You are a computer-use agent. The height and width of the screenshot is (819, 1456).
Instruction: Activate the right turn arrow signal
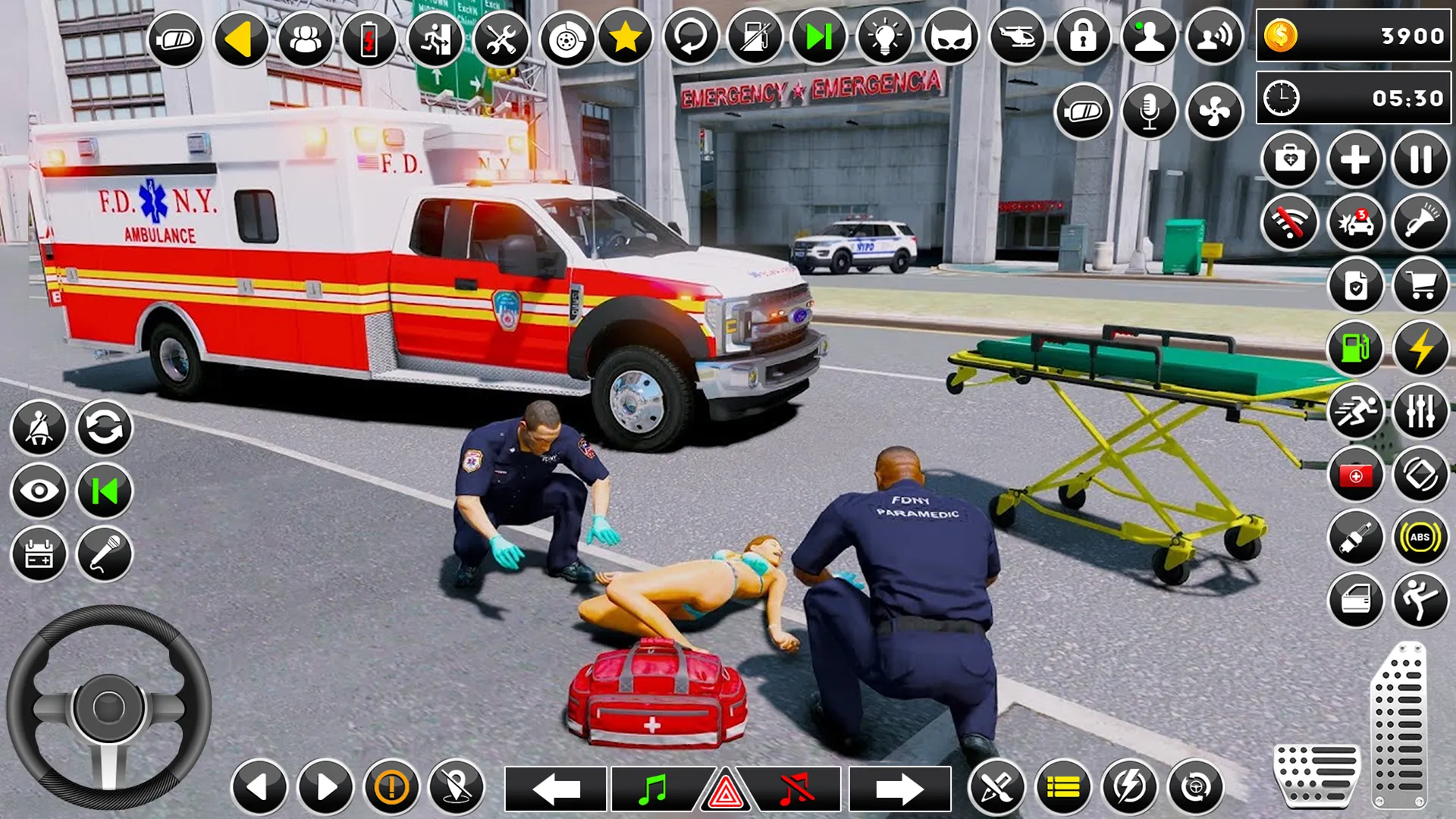899,789
